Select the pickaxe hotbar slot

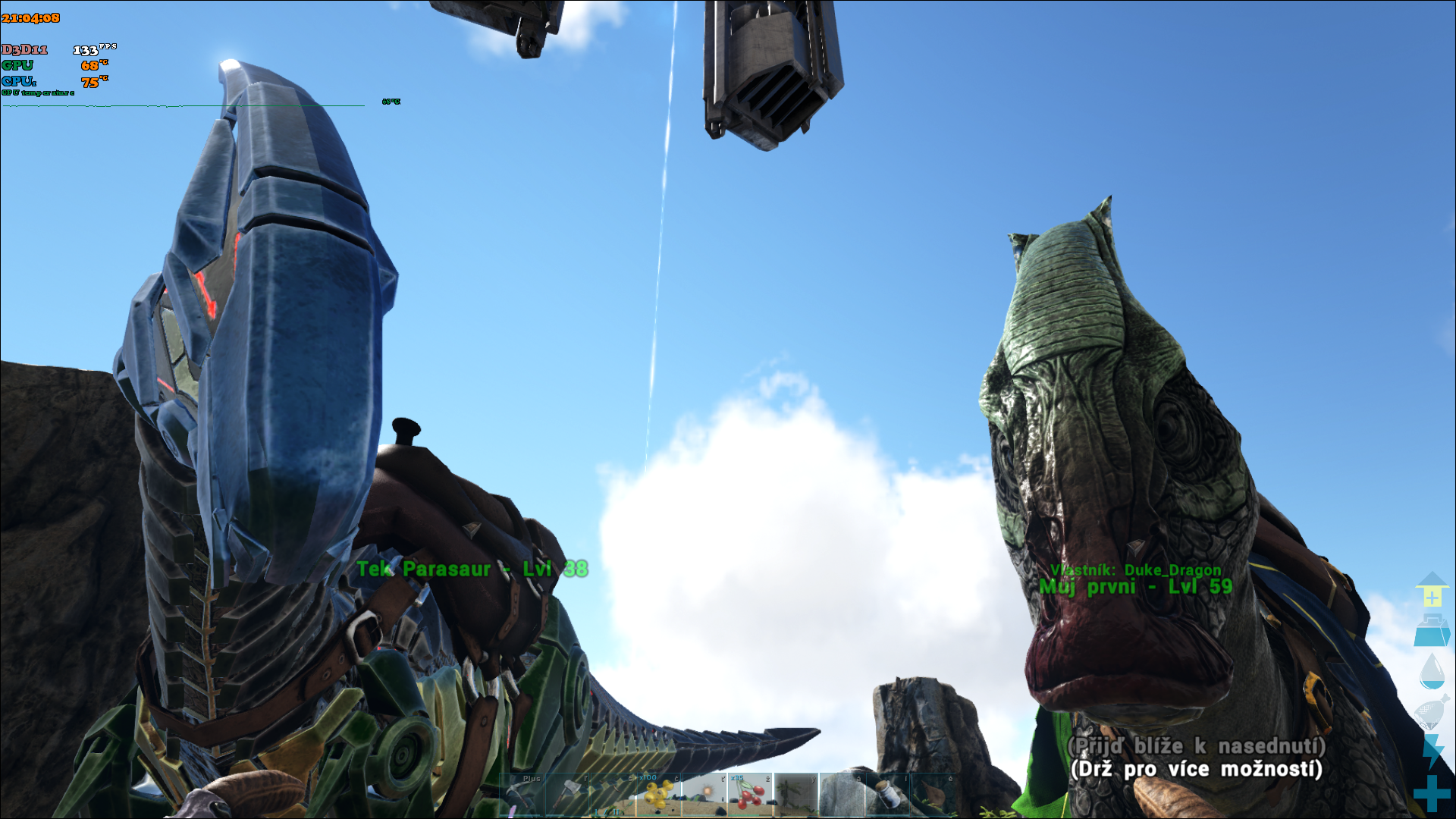(522, 795)
